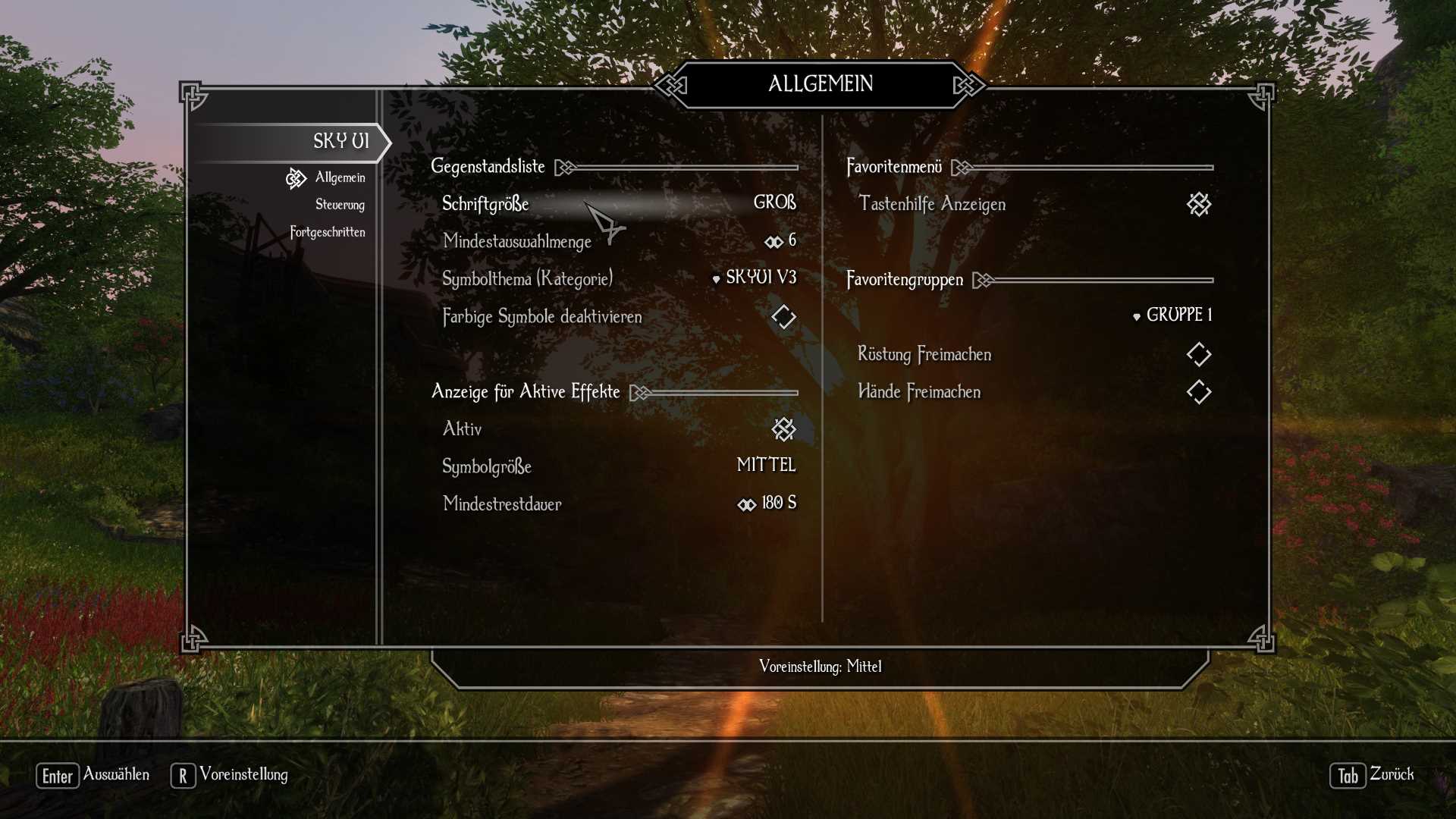Viewport: 1456px width, 819px height.
Task: Disable the Aktiv effect display toggle
Action: (x=783, y=428)
